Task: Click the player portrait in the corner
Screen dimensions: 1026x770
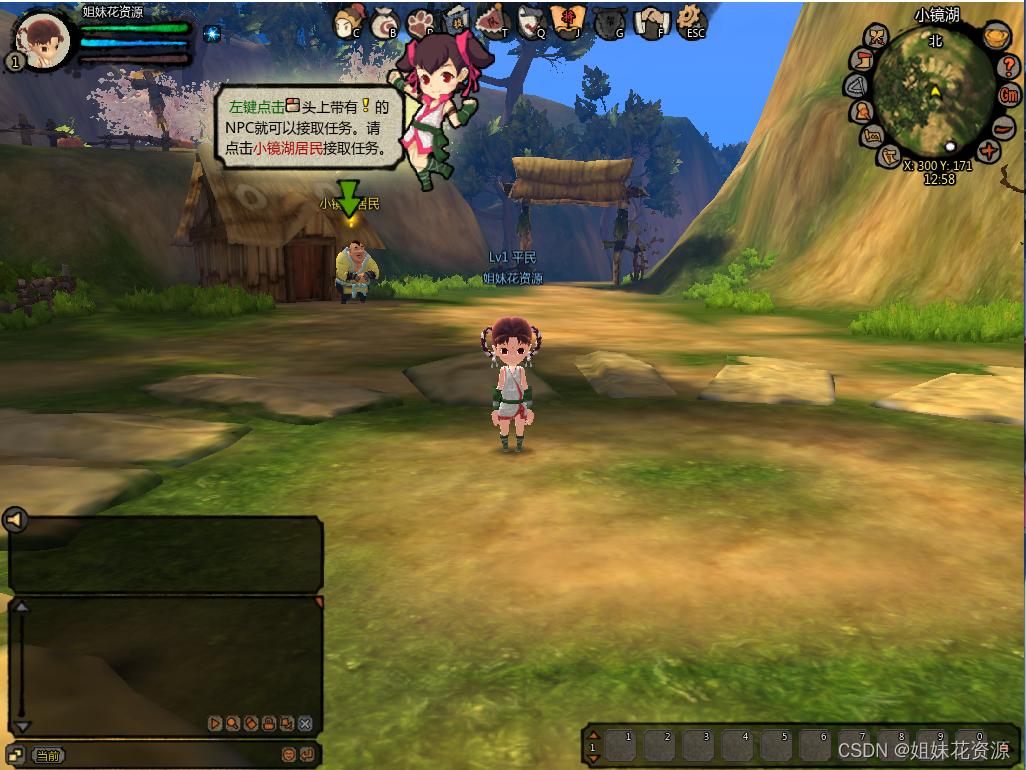Action: point(43,41)
